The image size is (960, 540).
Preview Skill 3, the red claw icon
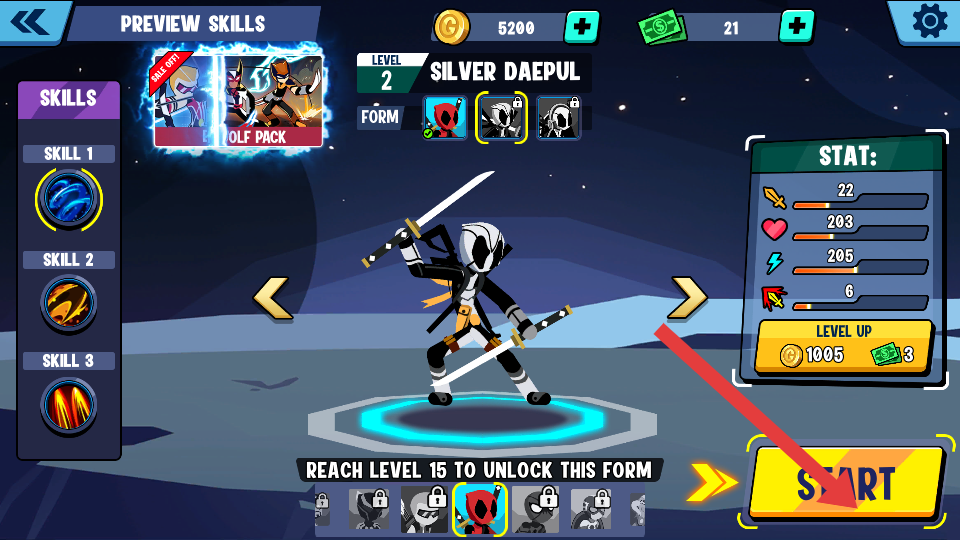[x=68, y=405]
